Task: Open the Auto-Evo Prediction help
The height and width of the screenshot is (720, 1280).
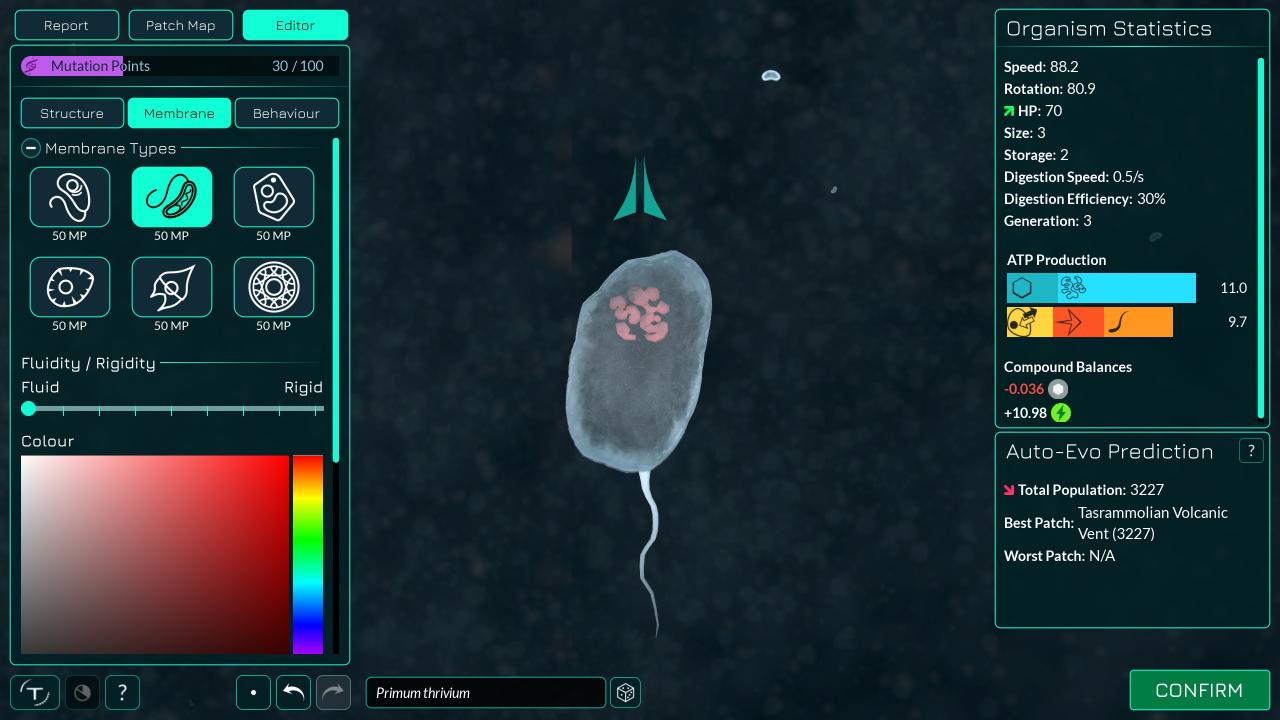Action: (1251, 451)
